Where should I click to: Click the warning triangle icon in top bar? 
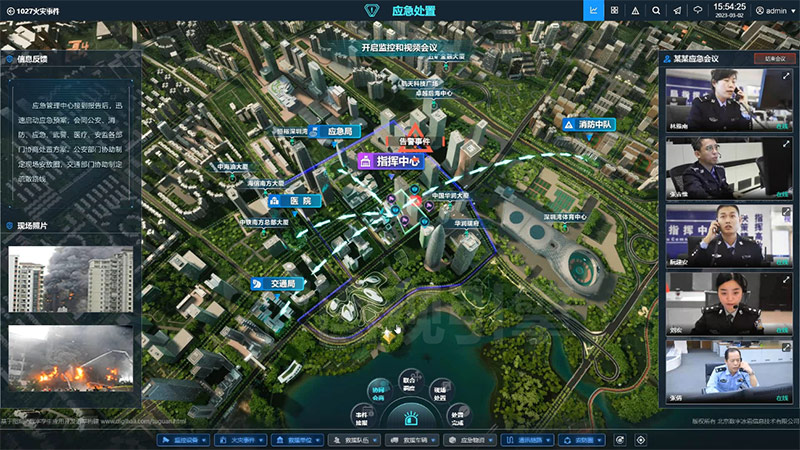pos(636,11)
